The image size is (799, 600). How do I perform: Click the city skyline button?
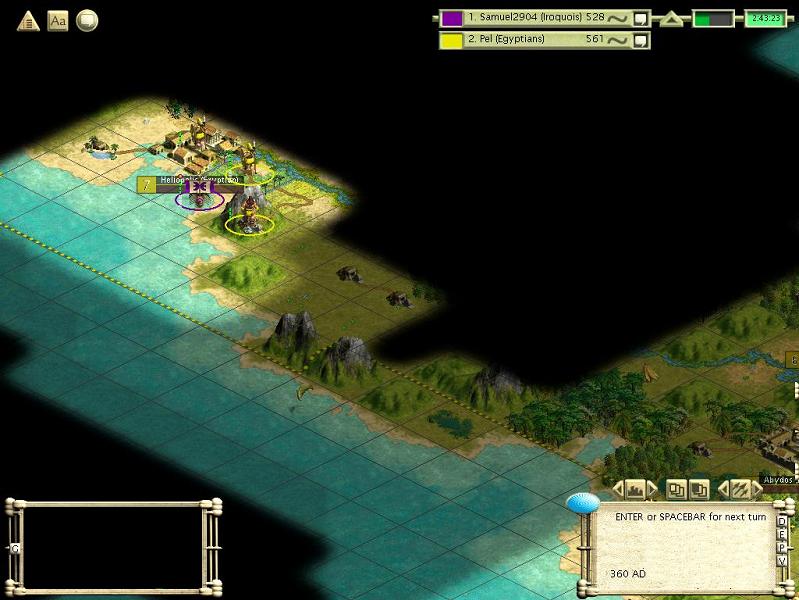point(635,489)
